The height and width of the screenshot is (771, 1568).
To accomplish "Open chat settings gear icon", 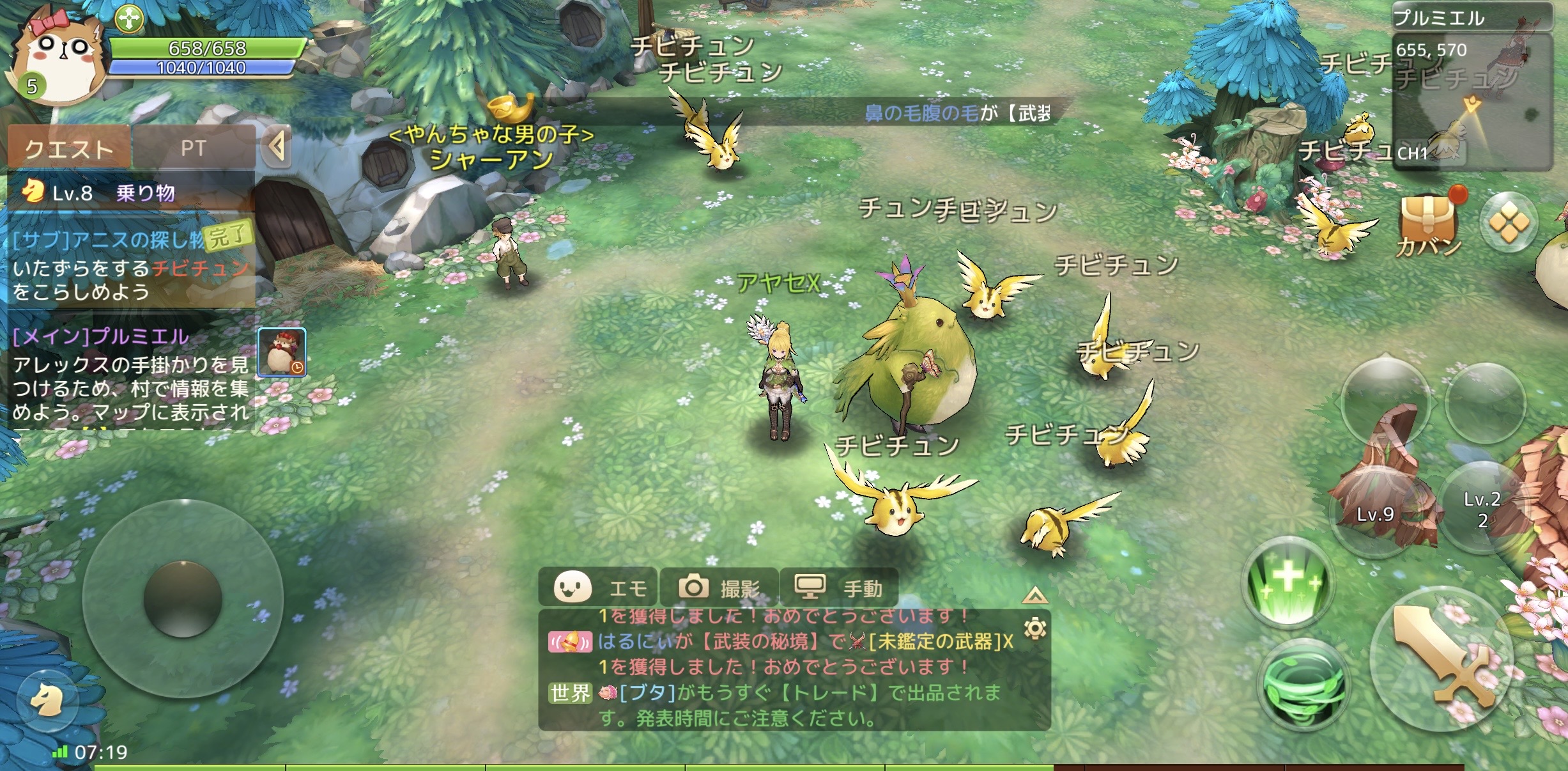I will tap(1035, 629).
